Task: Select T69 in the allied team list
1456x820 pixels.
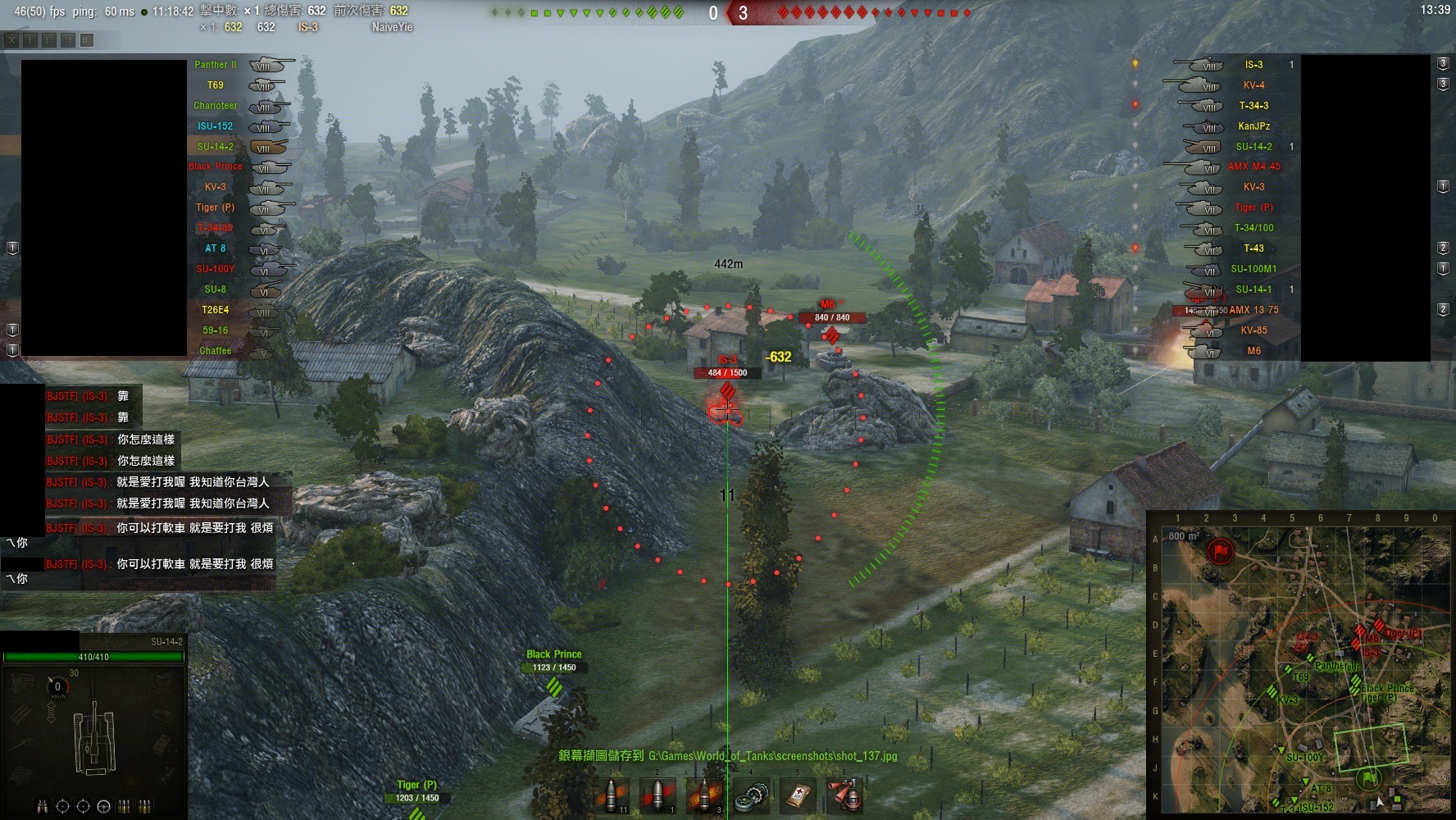Action: 215,85
